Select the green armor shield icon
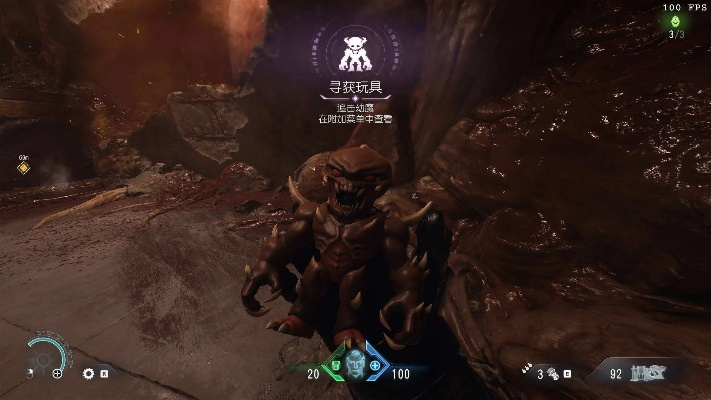Screen dimensions: 711x400 (335, 367)
